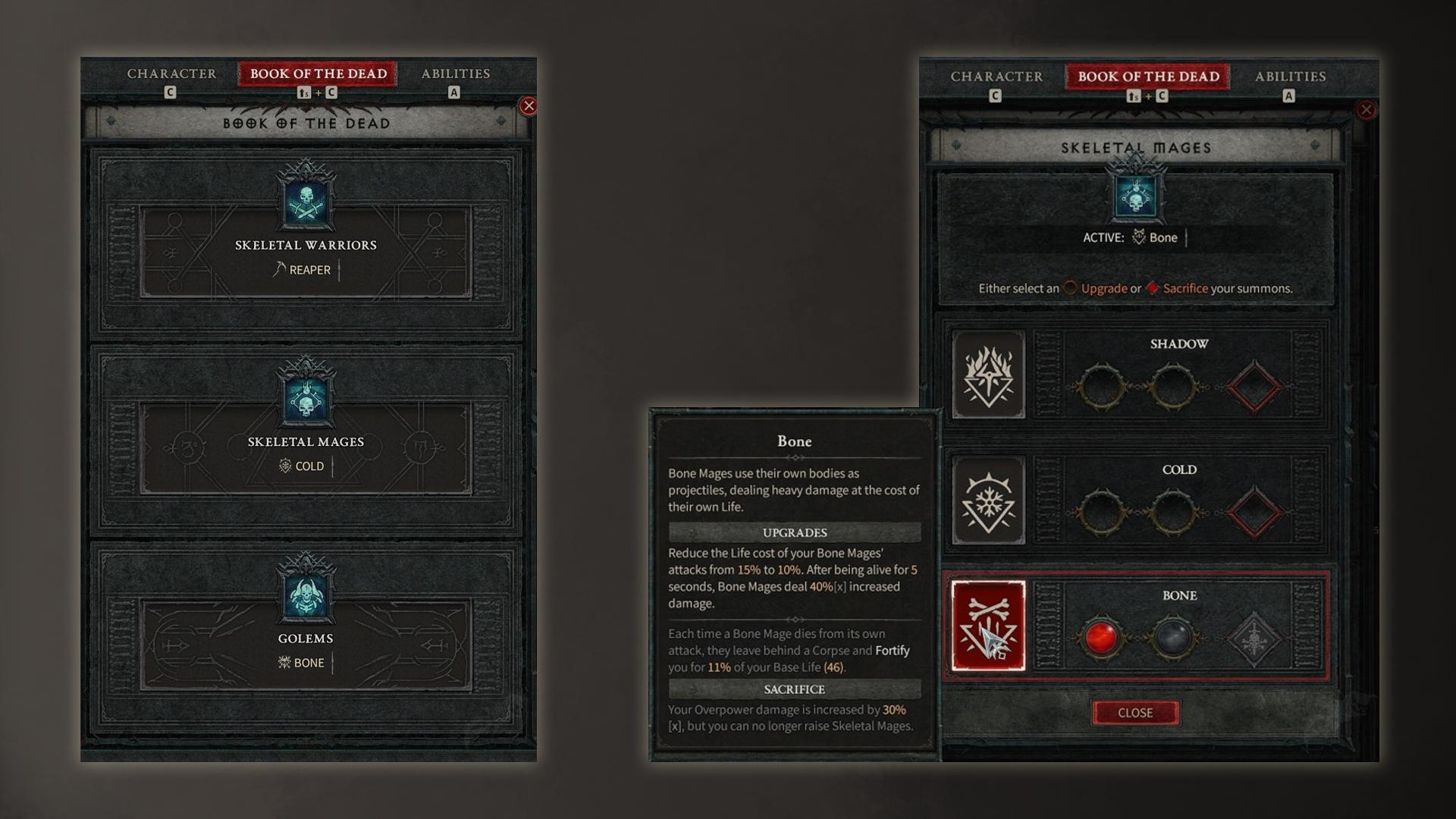This screenshot has height=819, width=1456.
Task: Select right panel's Book of the Dead tab
Action: coord(1148,77)
